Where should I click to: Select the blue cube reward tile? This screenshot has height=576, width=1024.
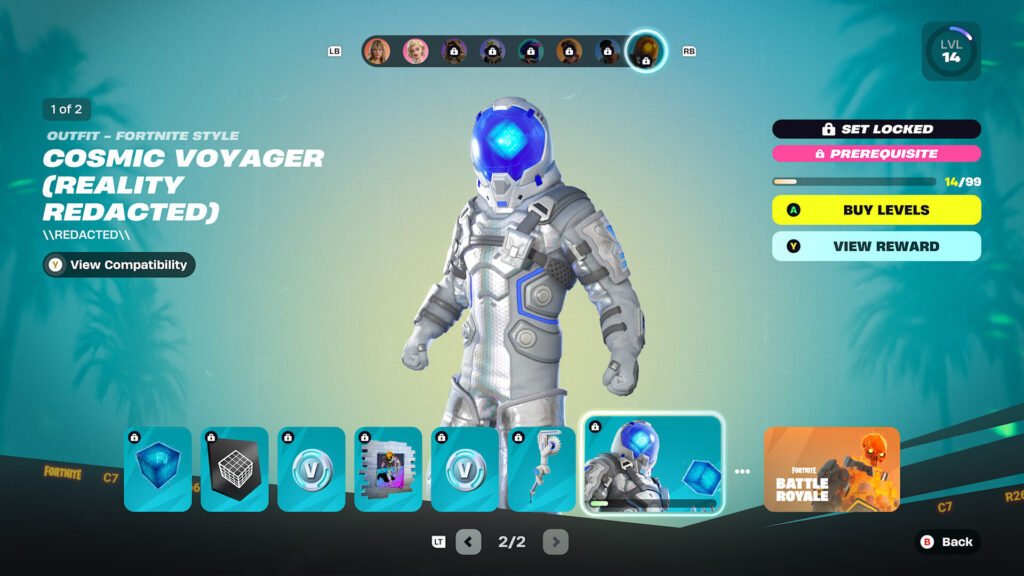158,469
